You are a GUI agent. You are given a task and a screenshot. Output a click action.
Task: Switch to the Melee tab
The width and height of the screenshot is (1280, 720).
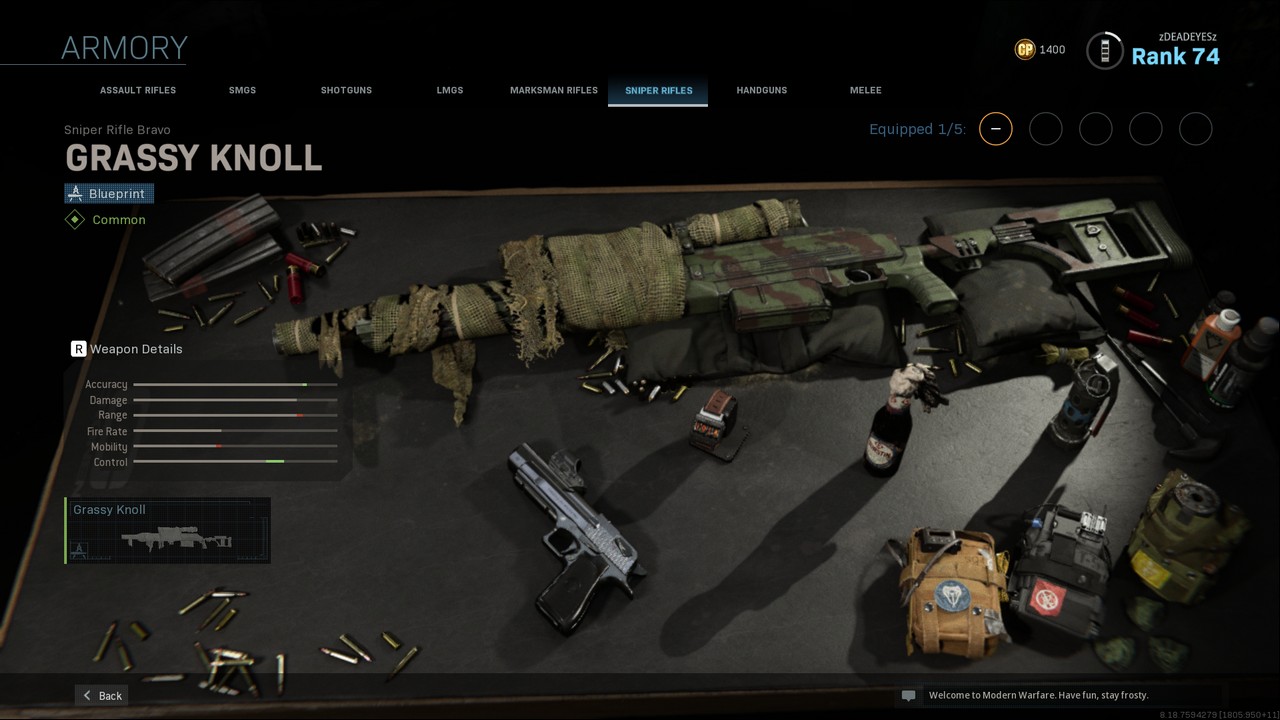pyautogui.click(x=866, y=90)
